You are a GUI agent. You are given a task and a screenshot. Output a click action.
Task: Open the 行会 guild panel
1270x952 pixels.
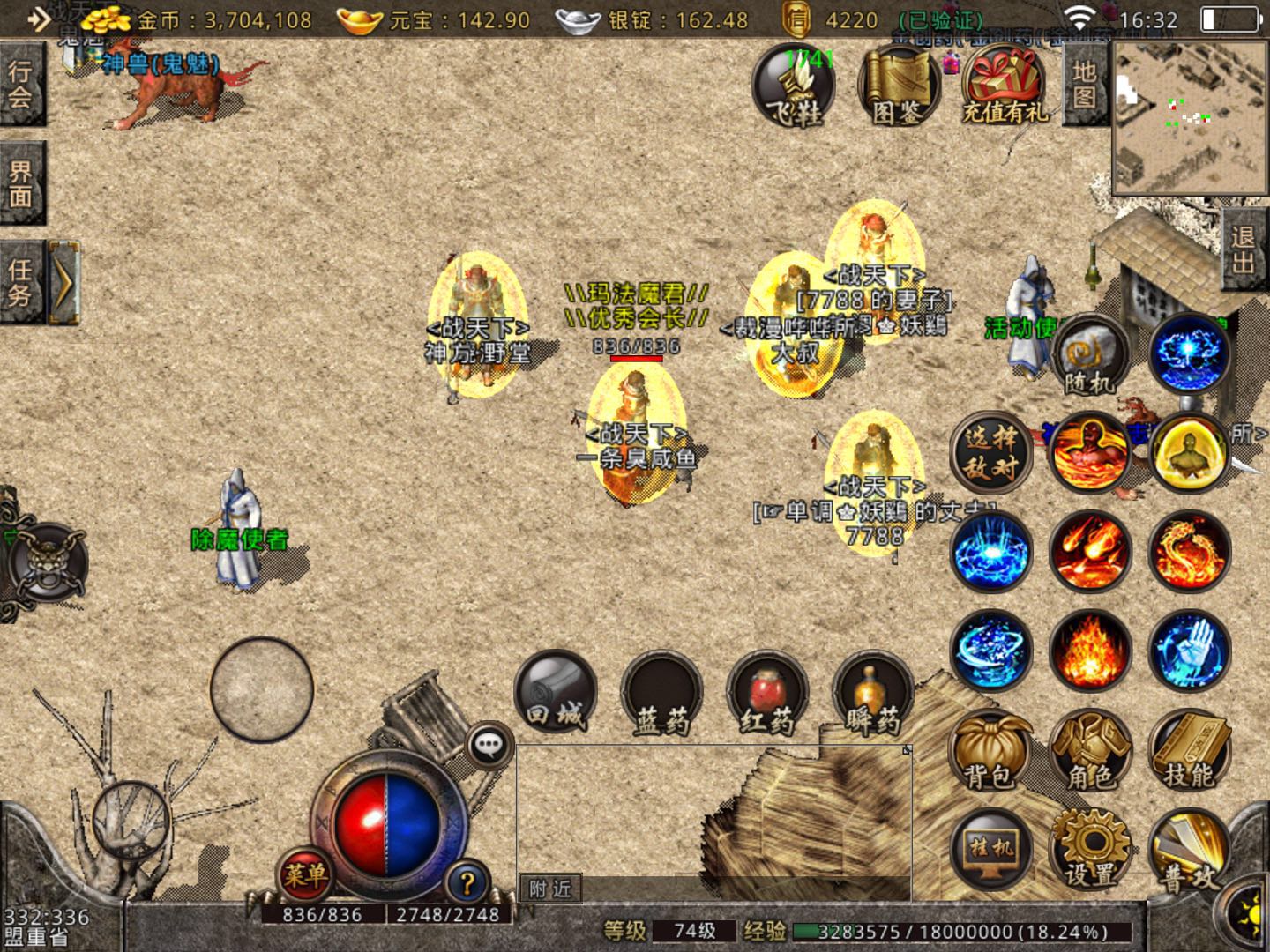[21, 84]
